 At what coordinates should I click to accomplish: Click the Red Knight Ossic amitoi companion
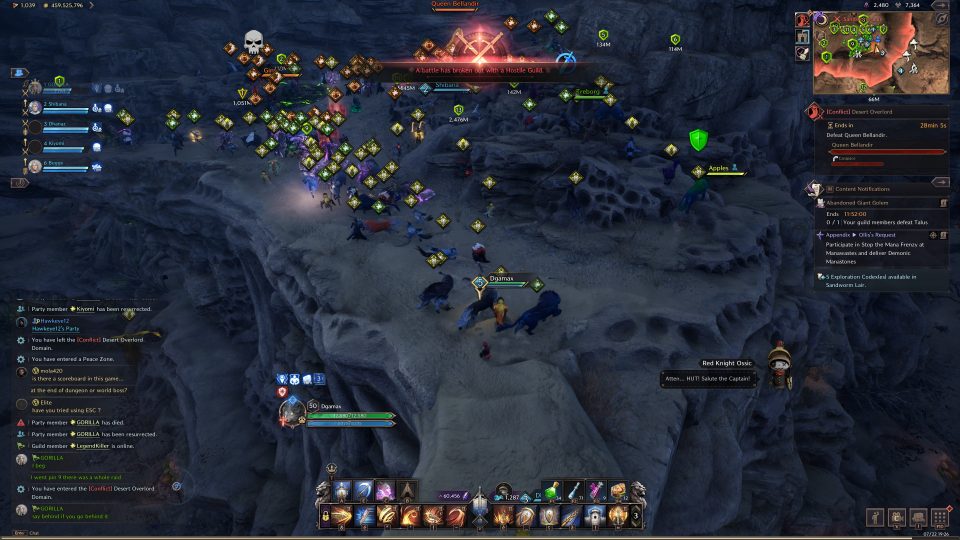[780, 364]
